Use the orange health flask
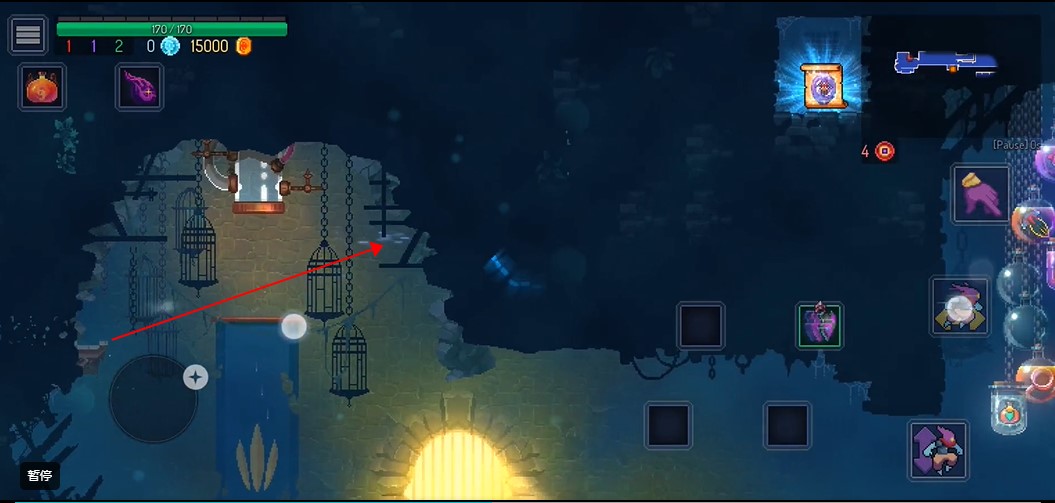 pos(42,88)
